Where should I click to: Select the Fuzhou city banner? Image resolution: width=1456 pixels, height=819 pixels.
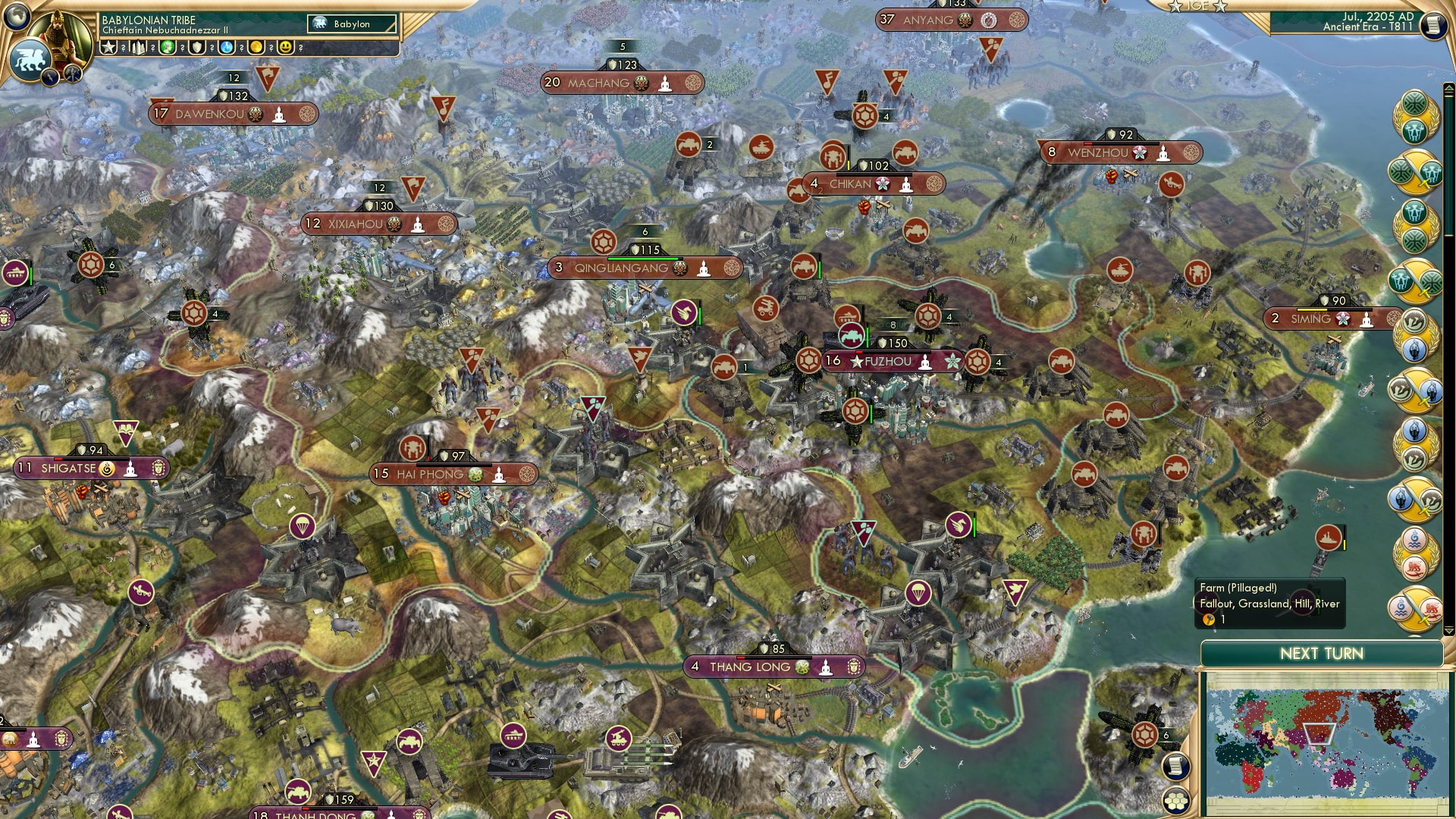click(x=891, y=362)
